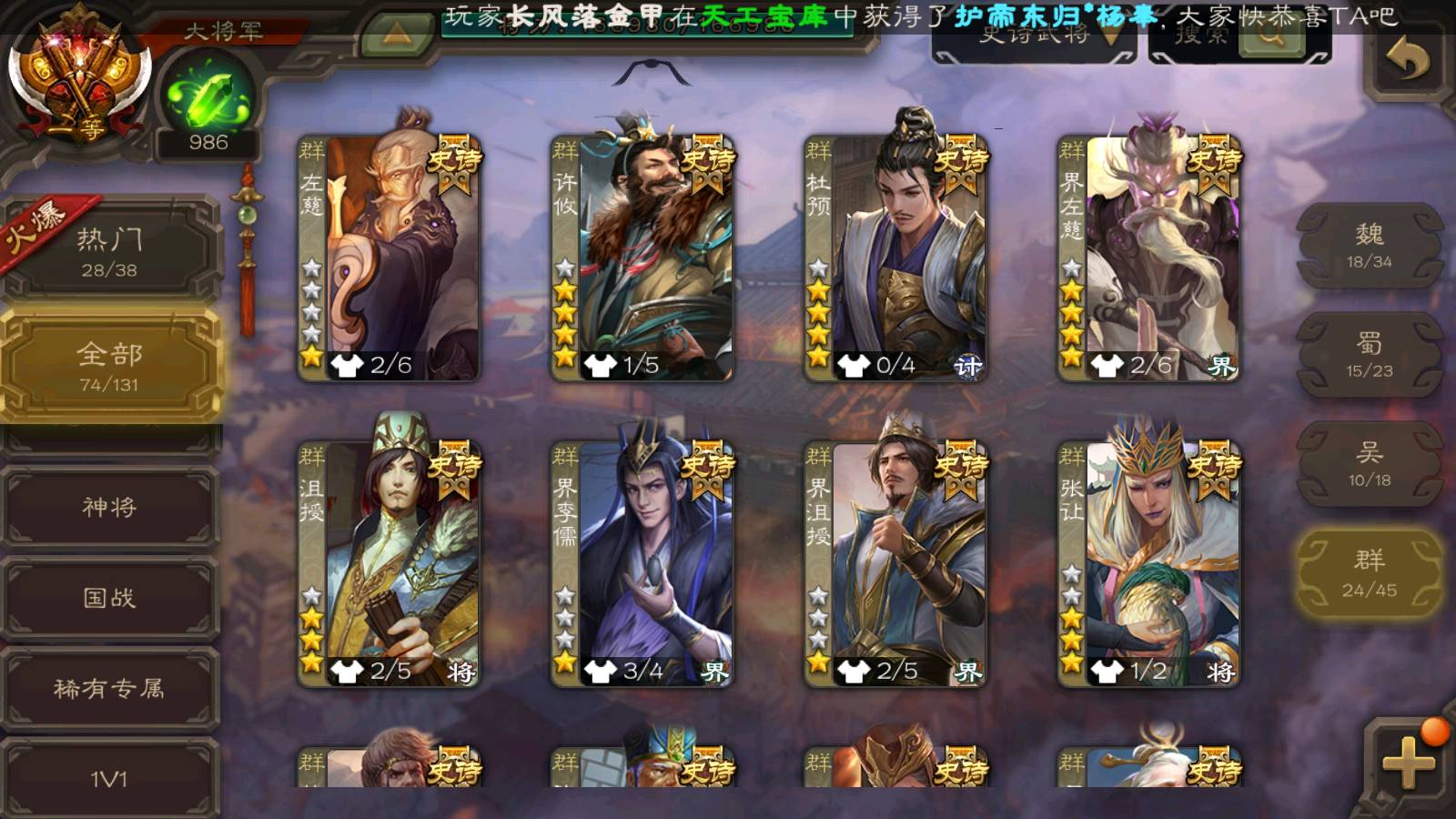Open the 热门 hot heroes category
Viewport: 1456px width, 819px height.
pyautogui.click(x=109, y=251)
